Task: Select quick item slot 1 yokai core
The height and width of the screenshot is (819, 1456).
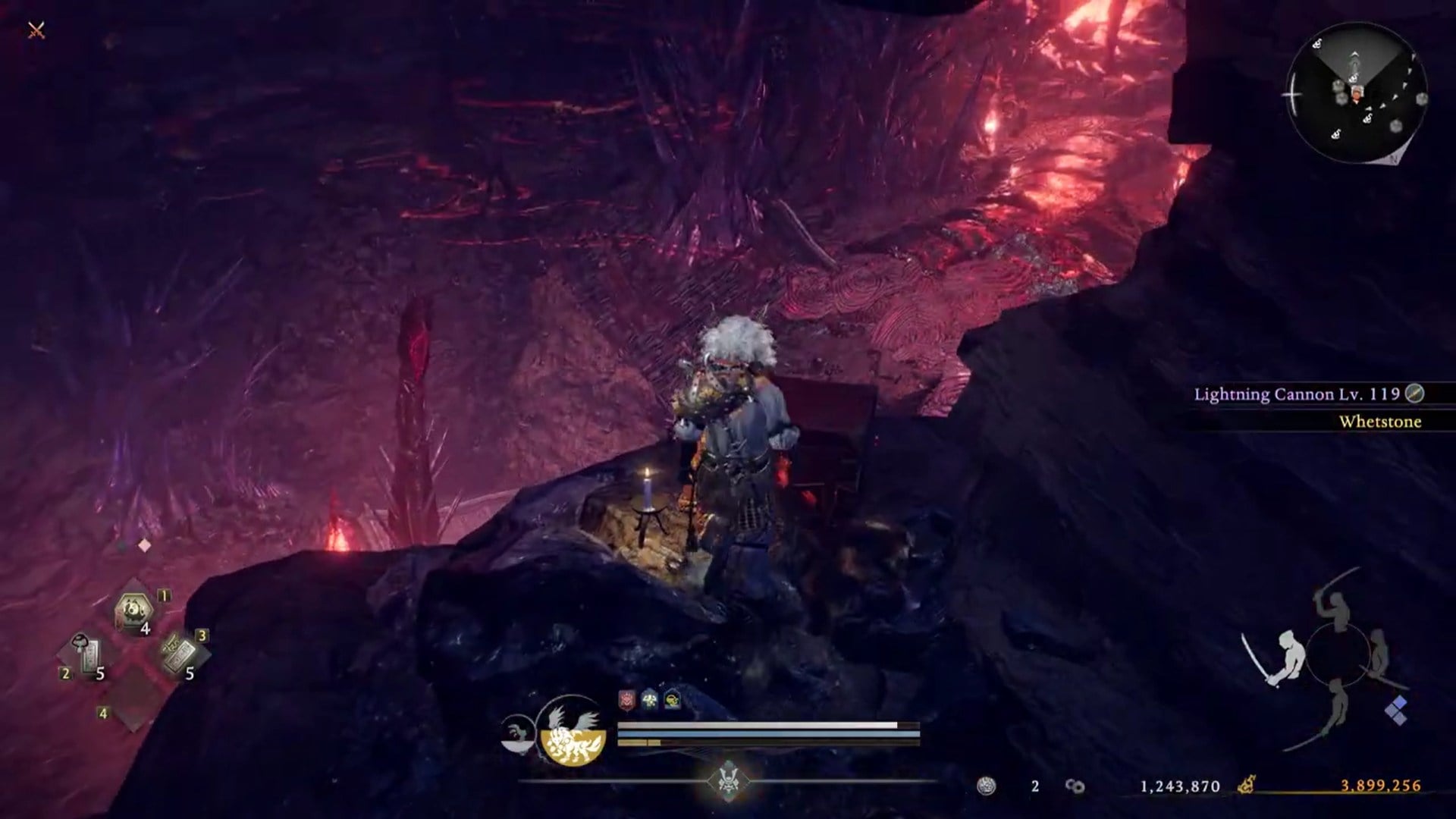Action: [133, 607]
